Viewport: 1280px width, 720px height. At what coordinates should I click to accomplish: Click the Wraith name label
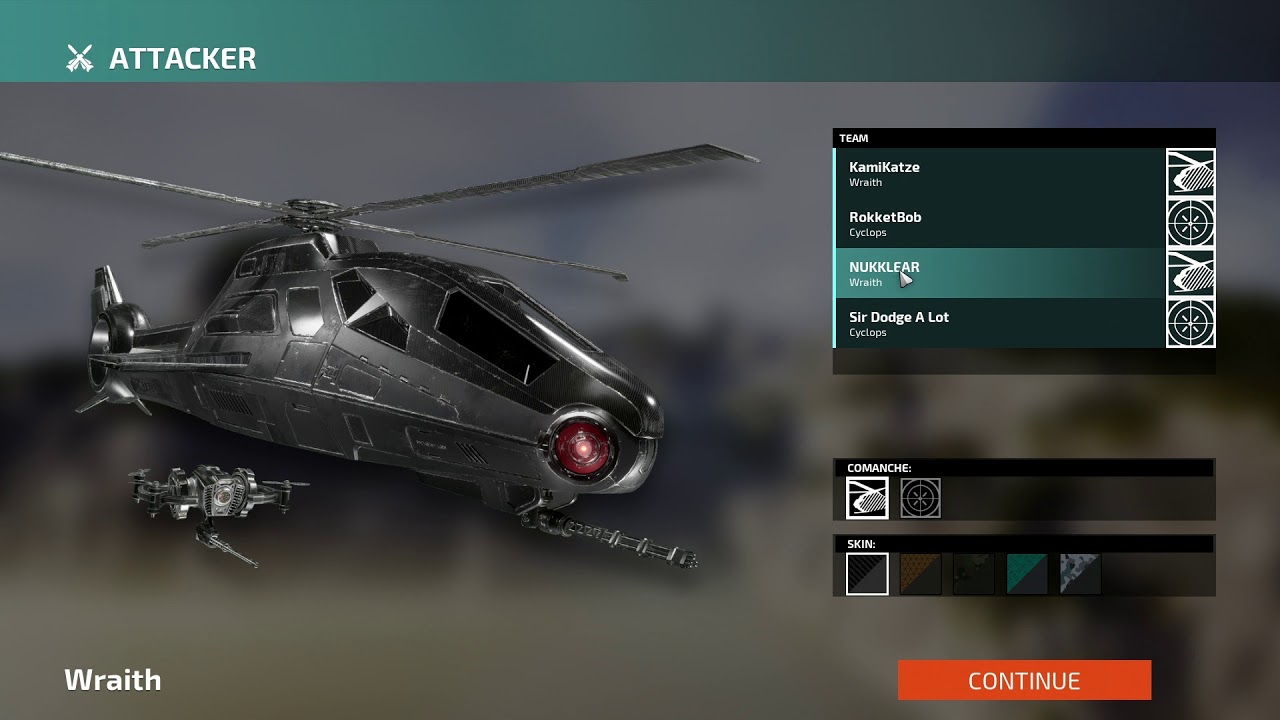(x=112, y=680)
